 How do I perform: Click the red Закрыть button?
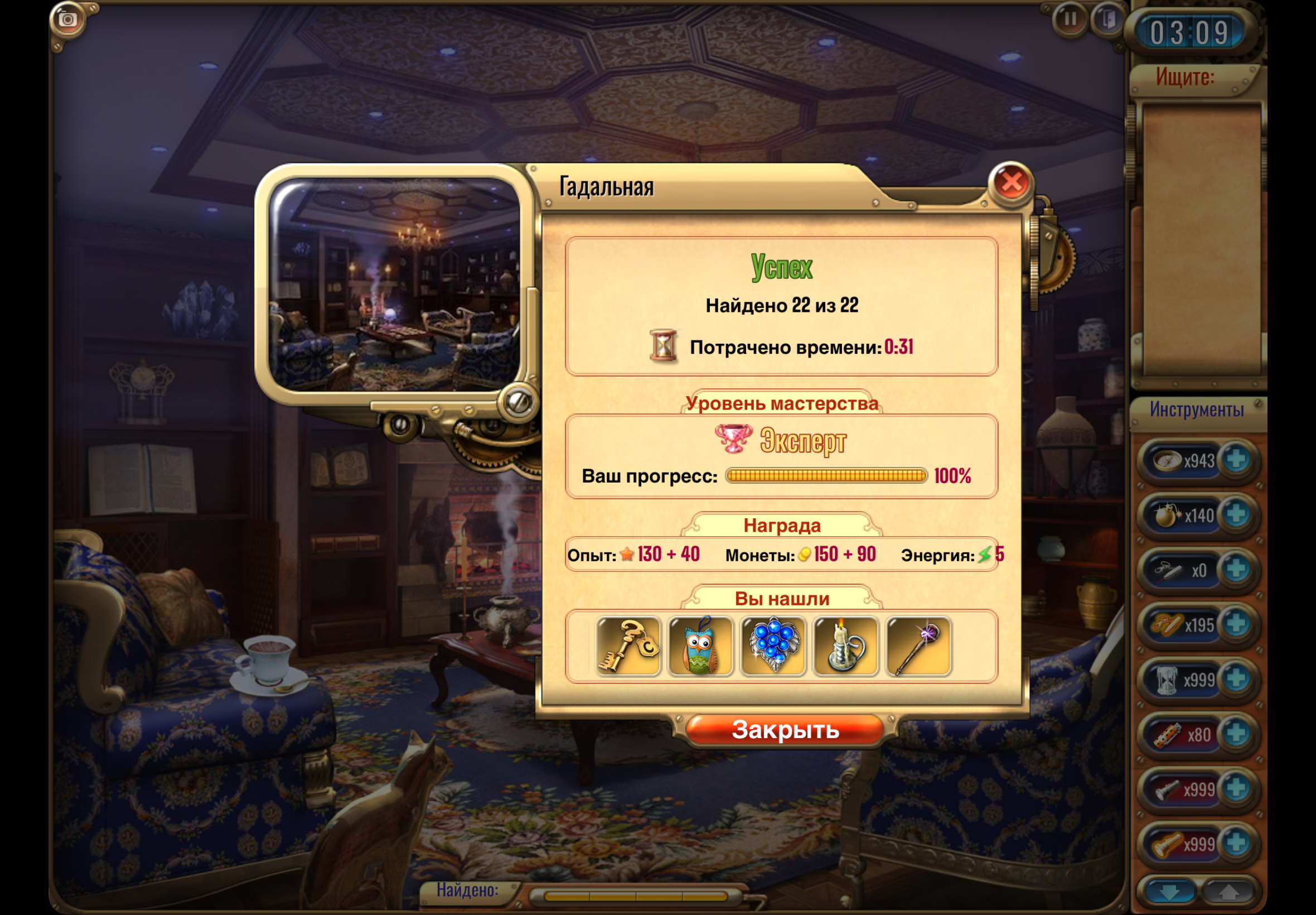785,730
